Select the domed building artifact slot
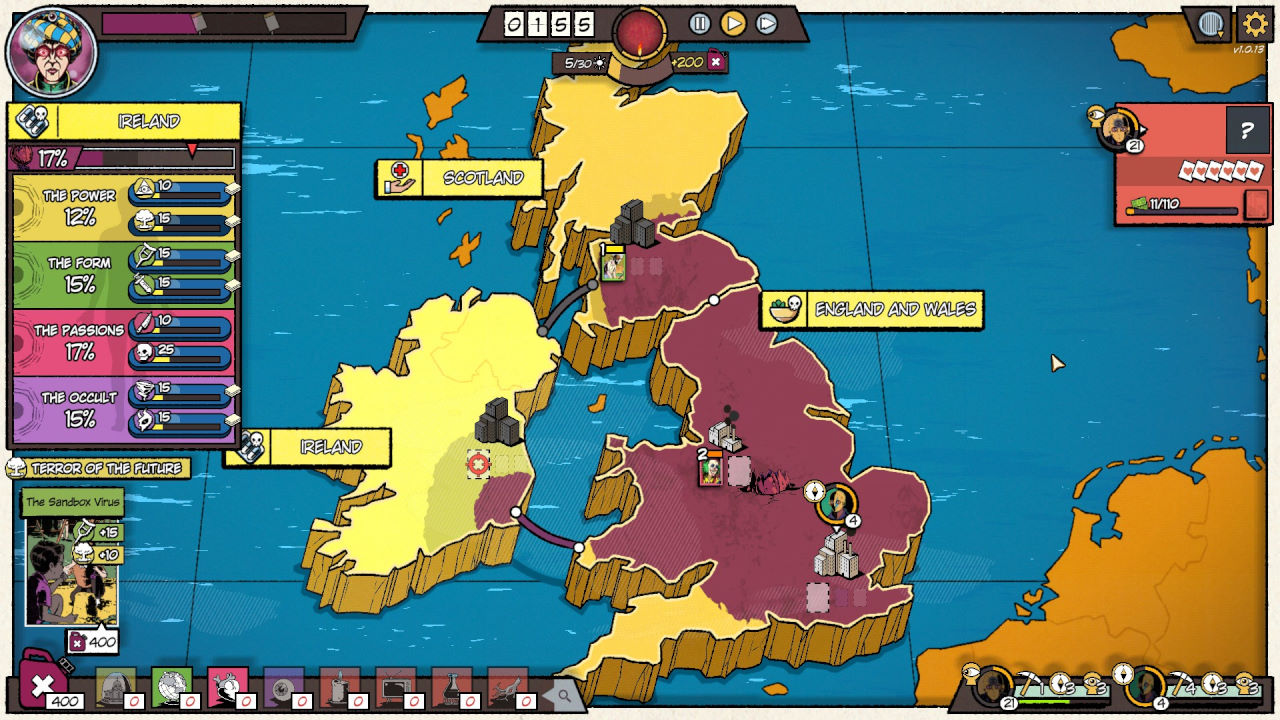 point(117,688)
